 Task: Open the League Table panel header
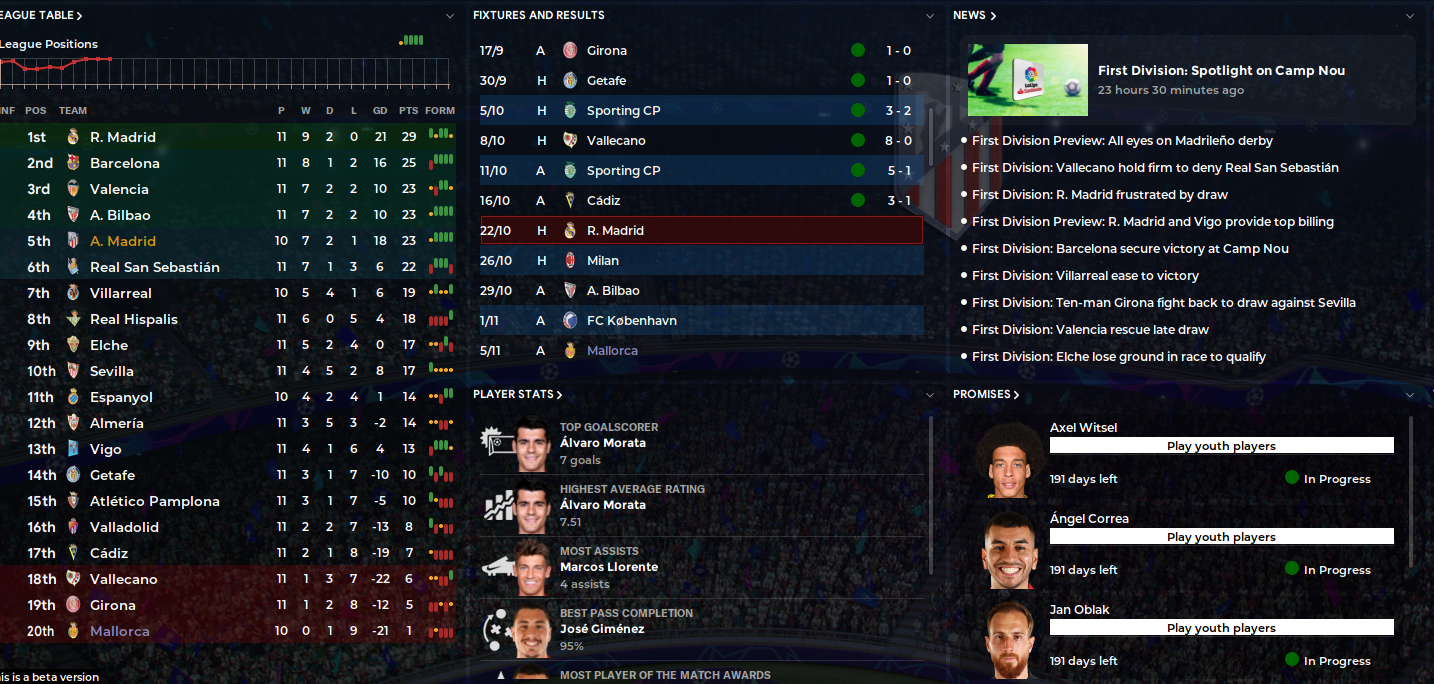(x=42, y=15)
